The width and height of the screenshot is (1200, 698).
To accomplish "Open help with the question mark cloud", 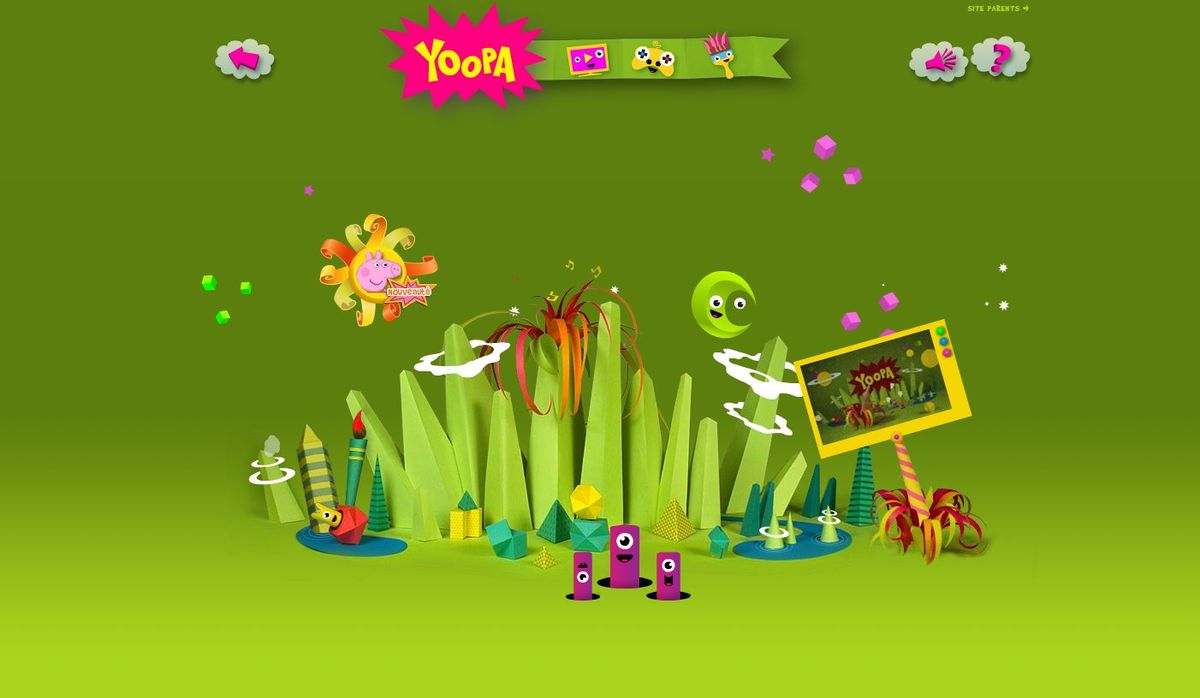I will click(999, 57).
